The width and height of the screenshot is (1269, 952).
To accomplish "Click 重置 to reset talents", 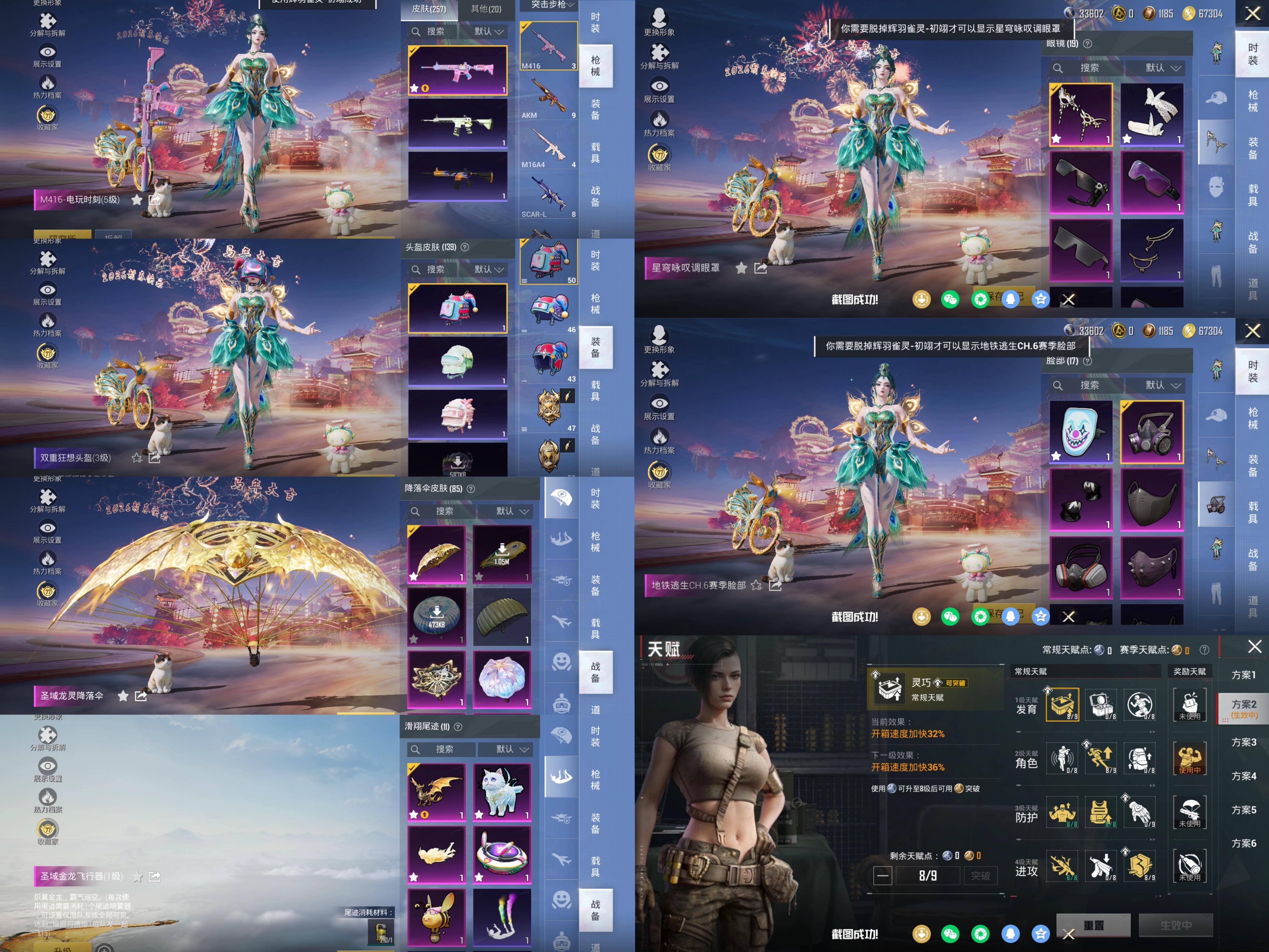I will click(x=1093, y=925).
